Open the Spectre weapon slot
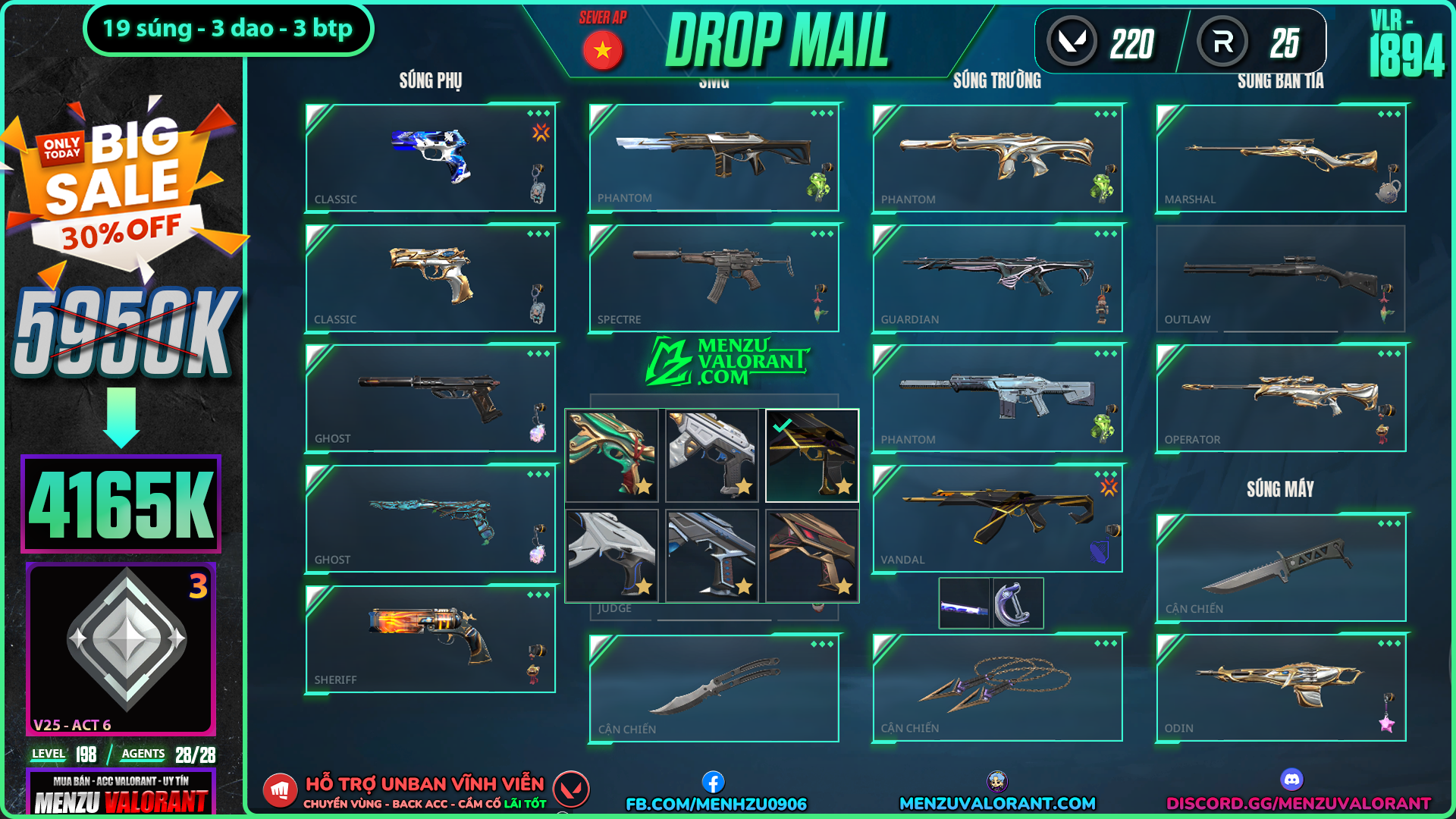The image size is (1456, 819). pos(714,278)
